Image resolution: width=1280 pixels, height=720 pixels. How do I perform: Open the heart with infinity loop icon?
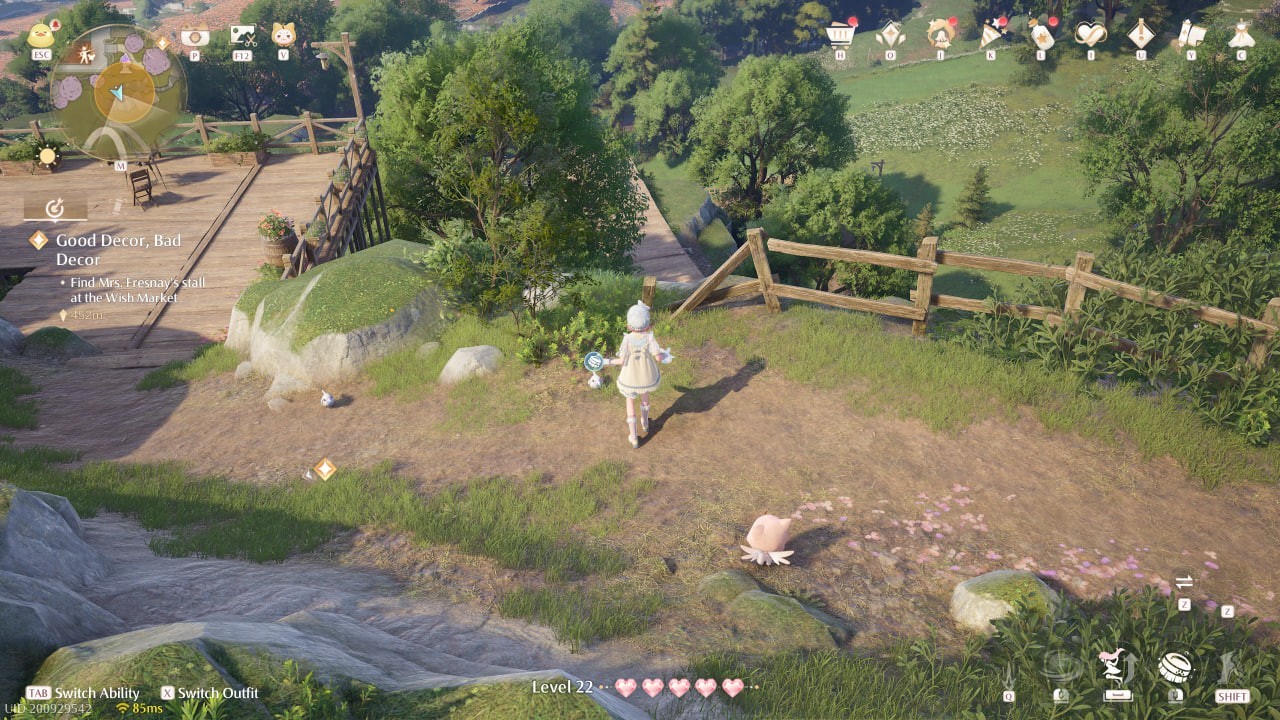1091,35
